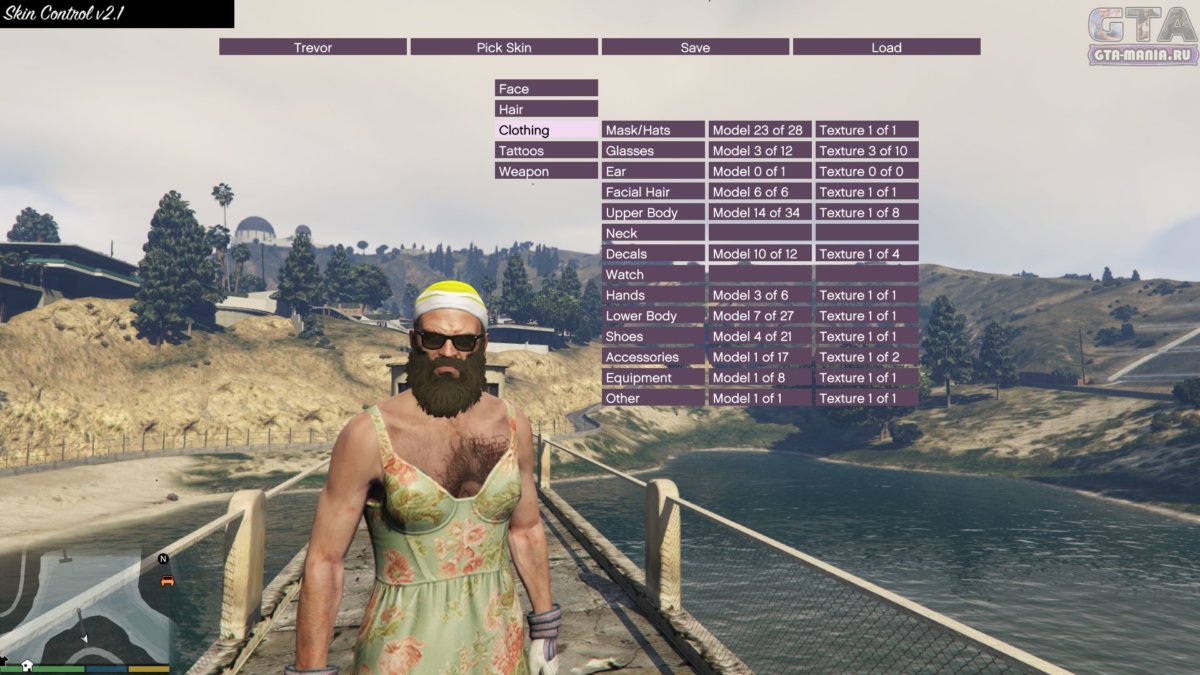
Task: Save the current skin
Action: pos(695,47)
